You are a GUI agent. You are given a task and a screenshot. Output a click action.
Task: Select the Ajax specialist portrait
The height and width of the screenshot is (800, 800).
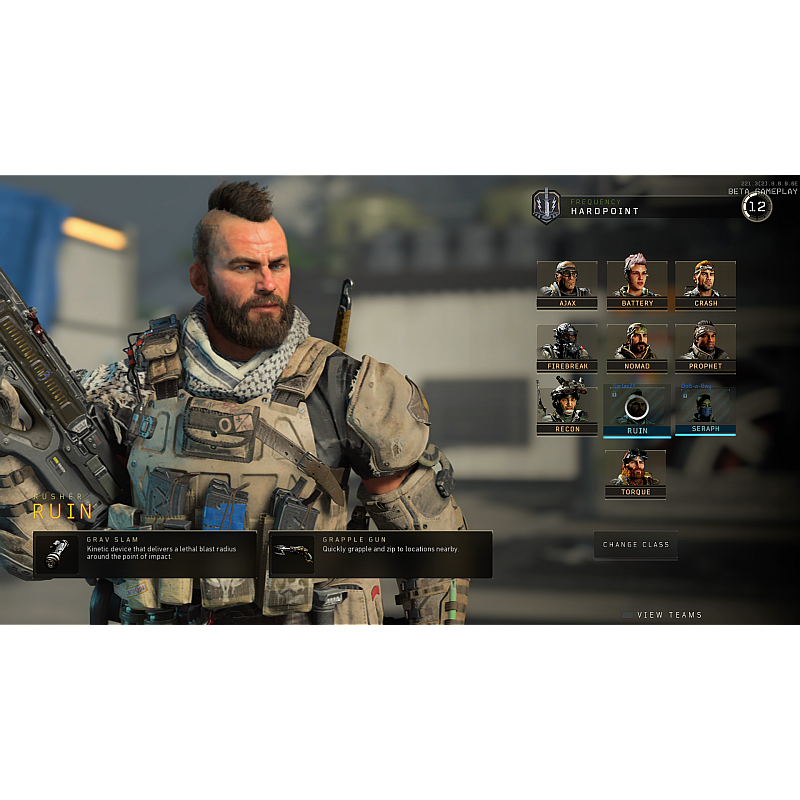(x=567, y=285)
